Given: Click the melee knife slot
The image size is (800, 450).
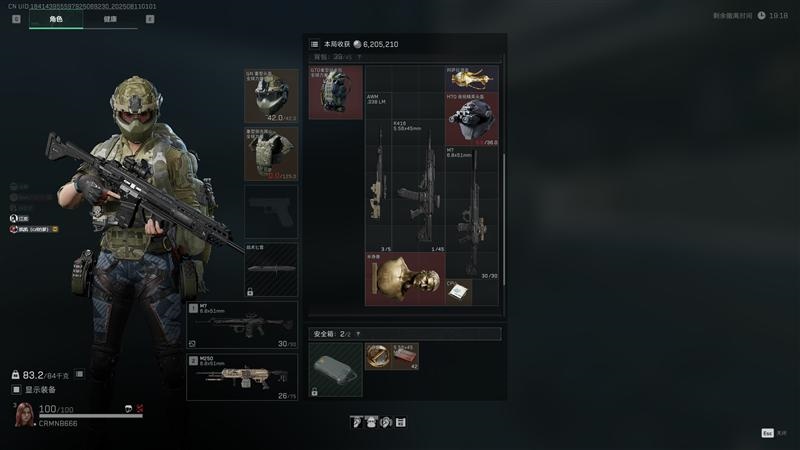Looking at the screenshot, I should point(271,270).
